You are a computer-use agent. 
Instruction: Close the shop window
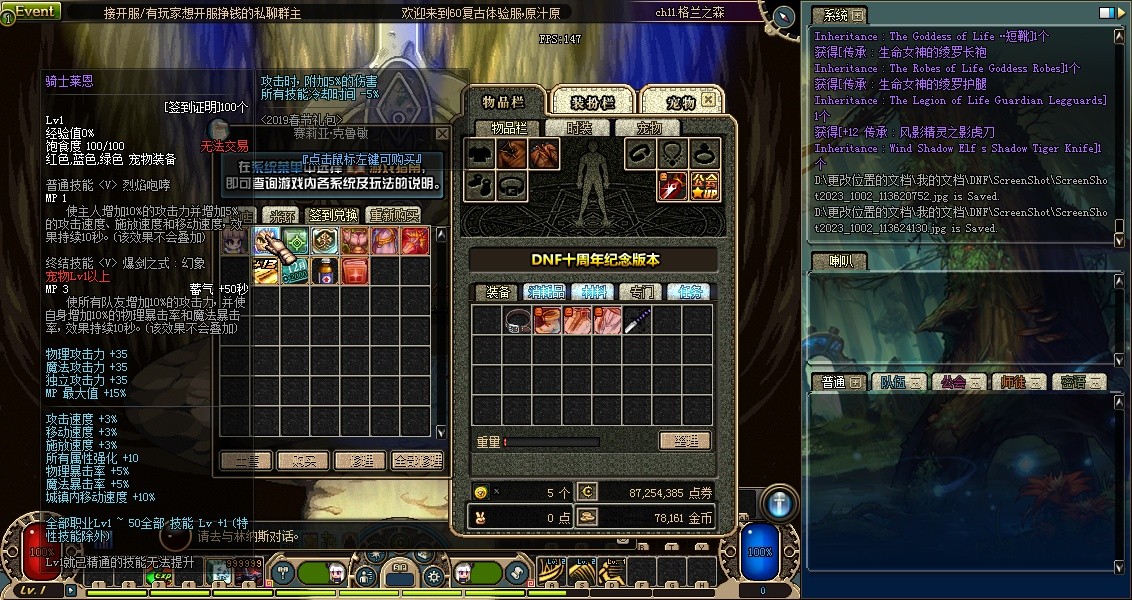442,133
